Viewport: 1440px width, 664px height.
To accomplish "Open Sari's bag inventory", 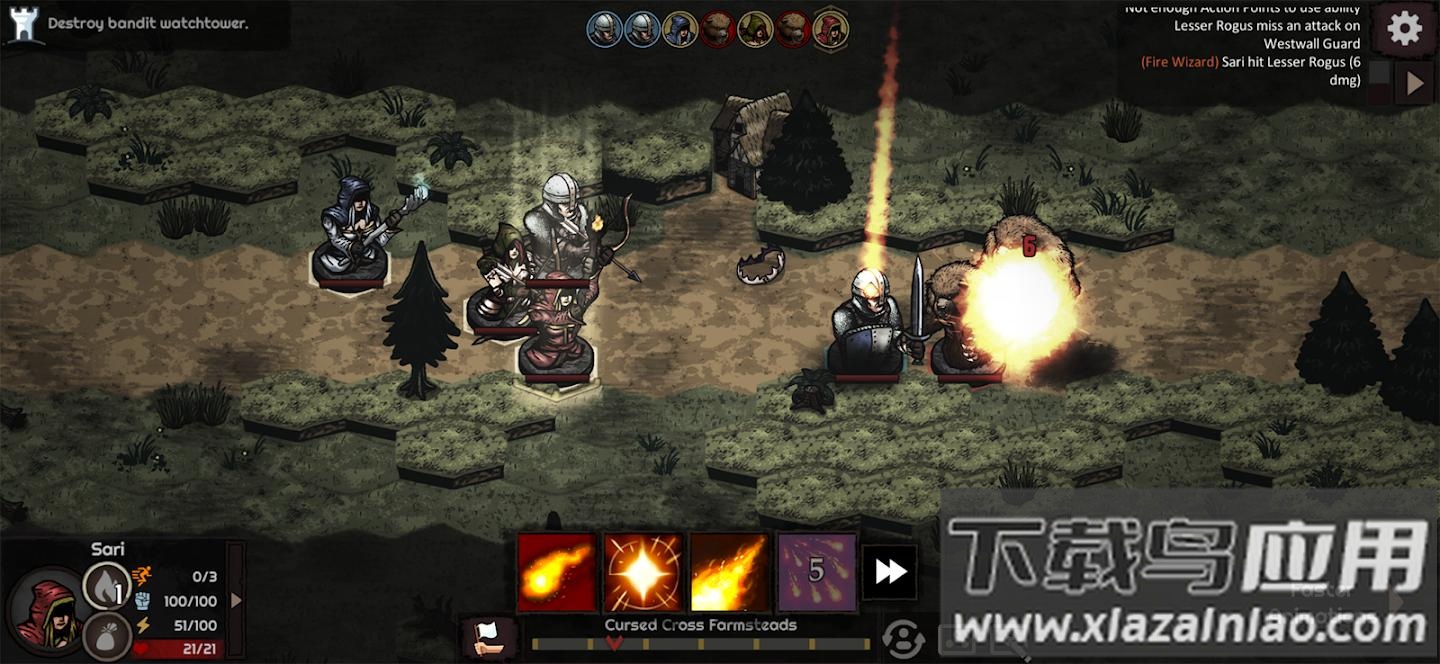I will [x=105, y=636].
